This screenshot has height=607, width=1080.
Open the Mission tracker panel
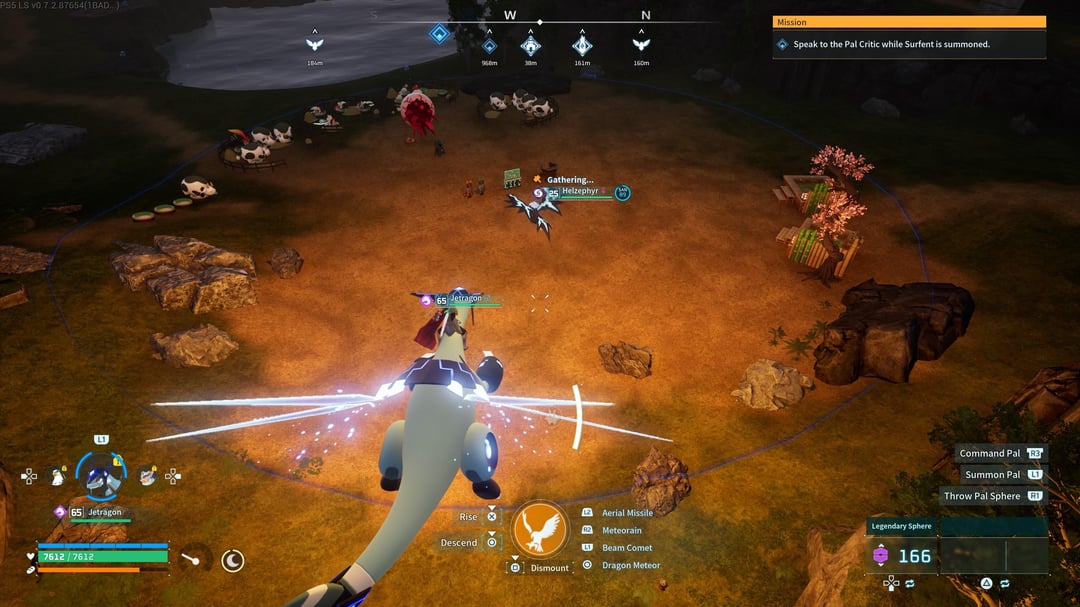pos(909,22)
